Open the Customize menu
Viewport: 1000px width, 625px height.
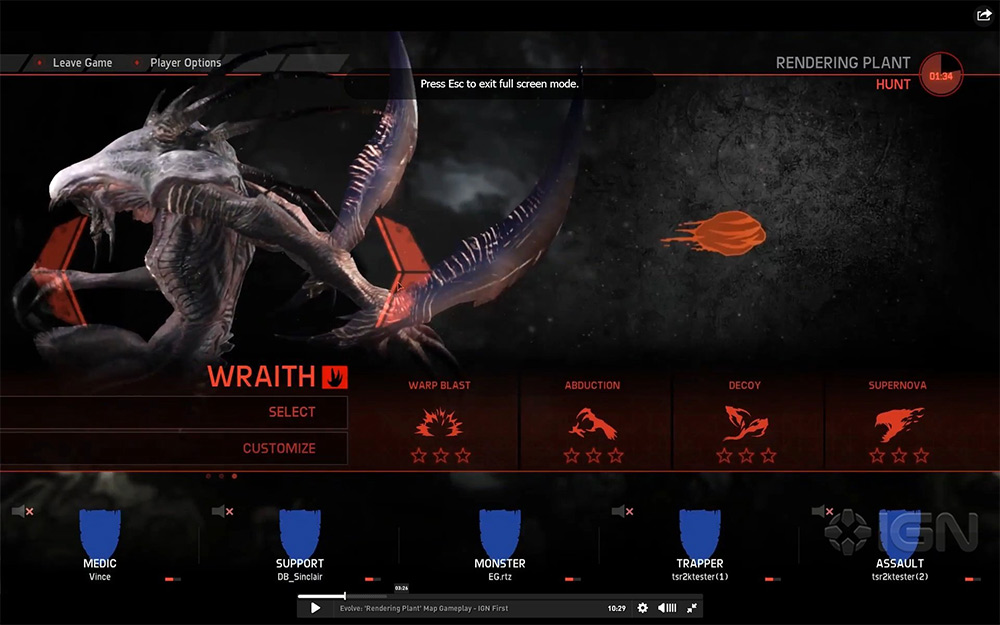tap(279, 448)
